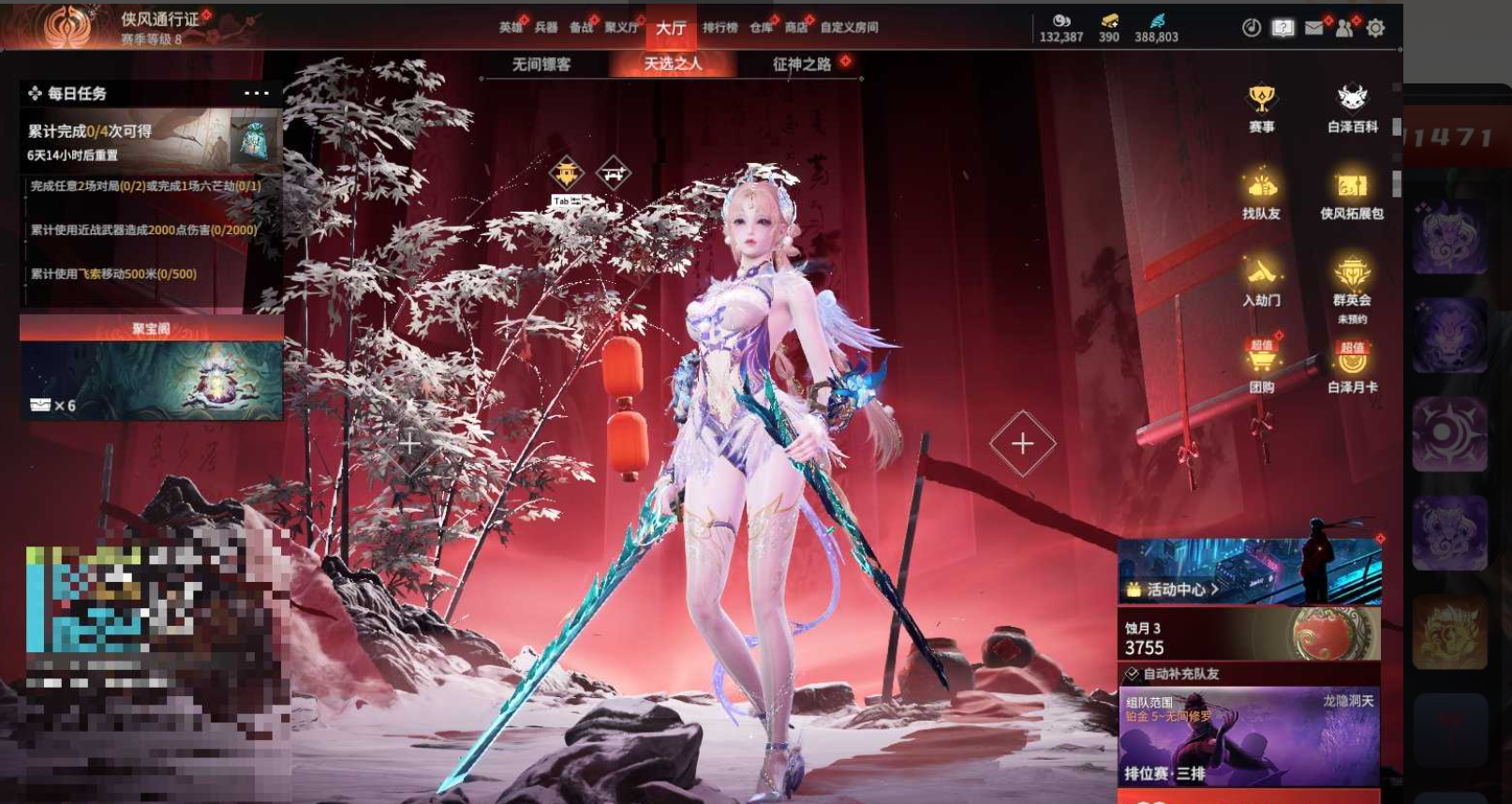The height and width of the screenshot is (804, 1512).
Task: Open the 白泽月卡 monthly card
Action: click(1352, 366)
